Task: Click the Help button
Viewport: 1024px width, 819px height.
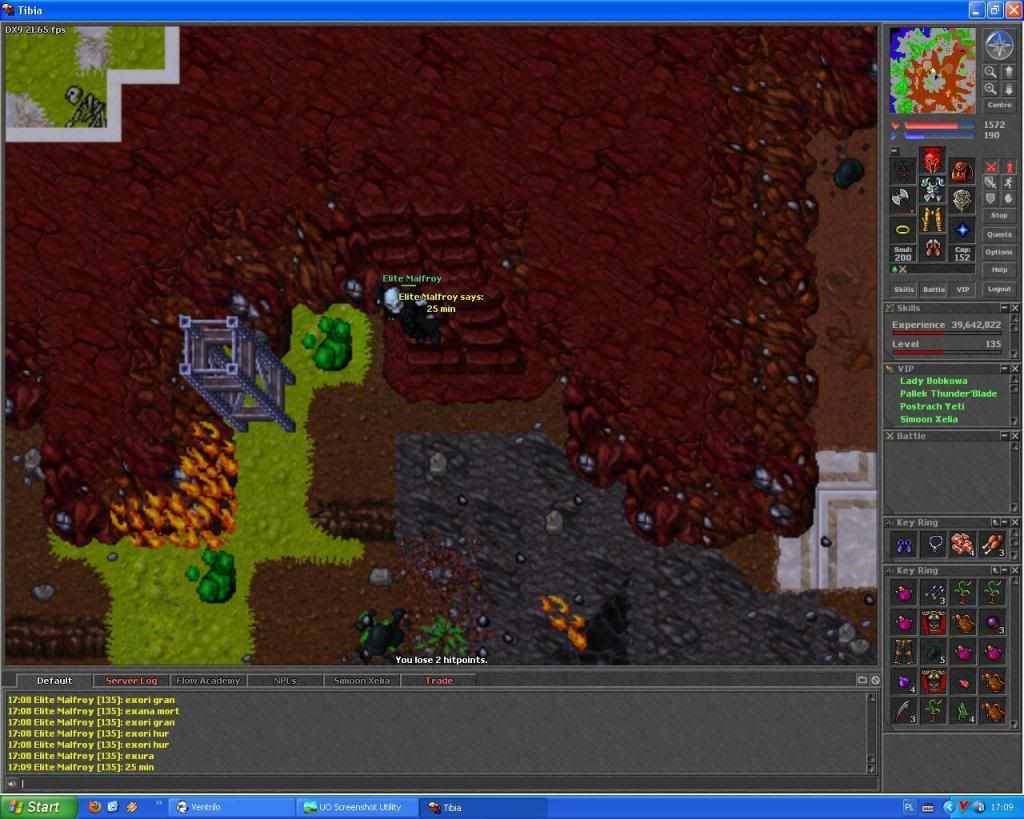Action: pyautogui.click(x=999, y=270)
